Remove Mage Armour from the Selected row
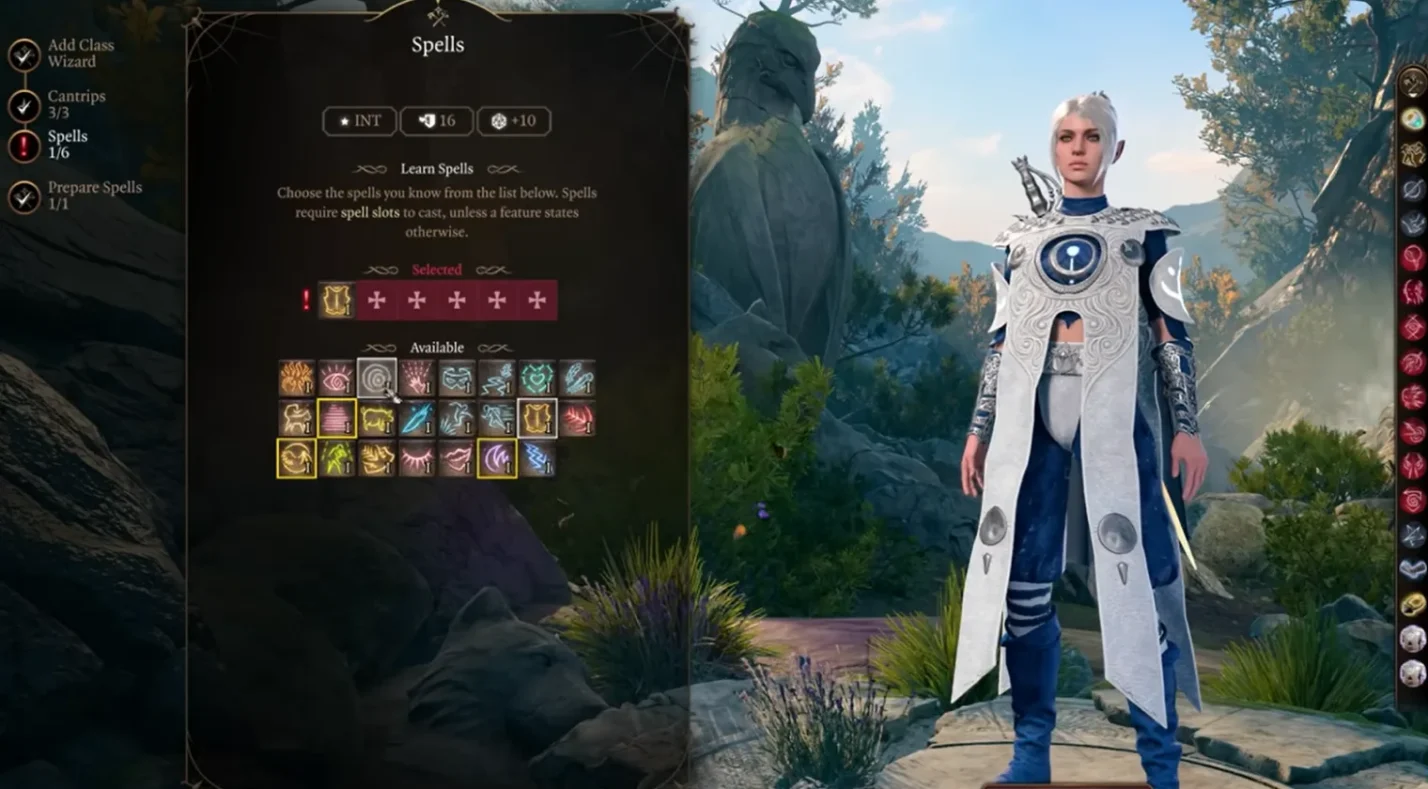This screenshot has height=789, width=1428. [x=337, y=300]
